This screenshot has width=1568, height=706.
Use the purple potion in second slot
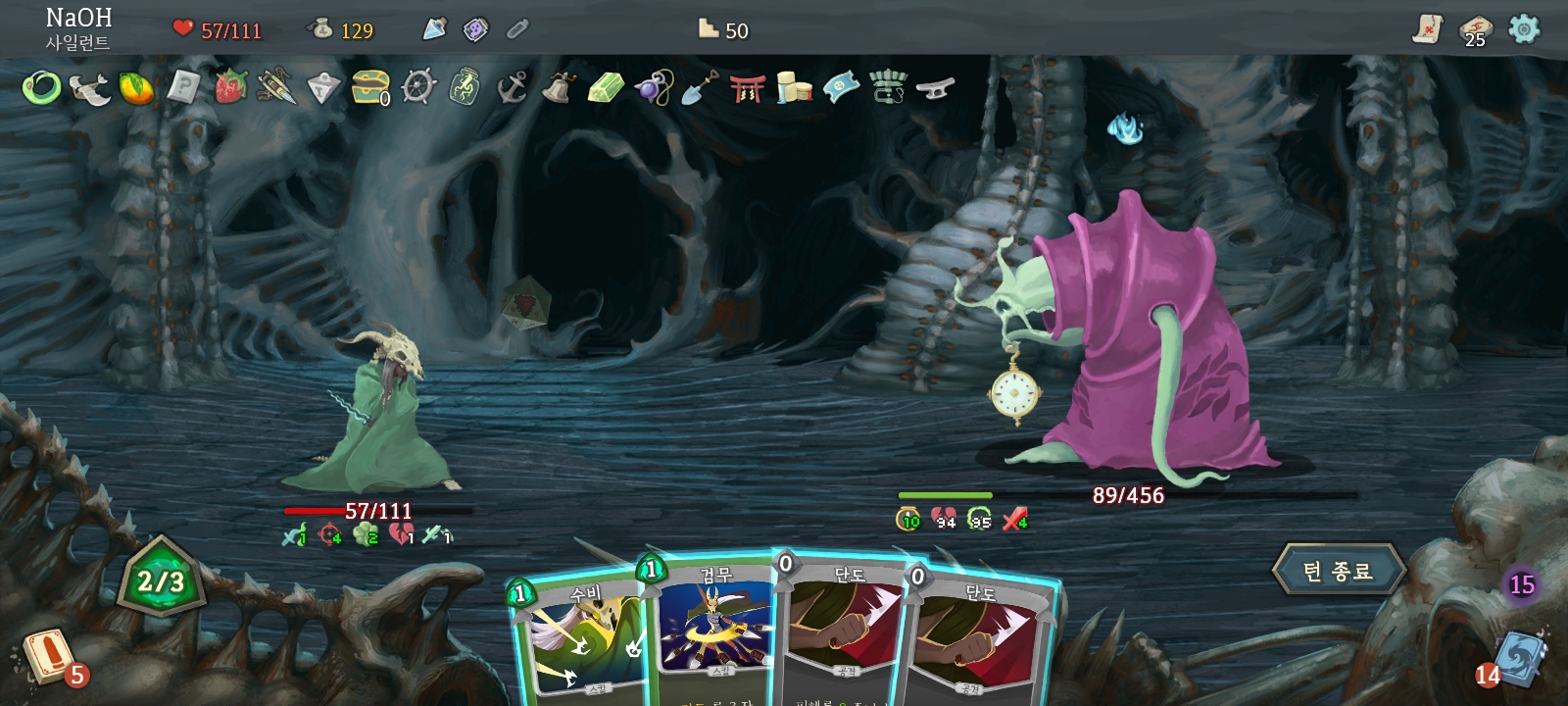[475, 29]
